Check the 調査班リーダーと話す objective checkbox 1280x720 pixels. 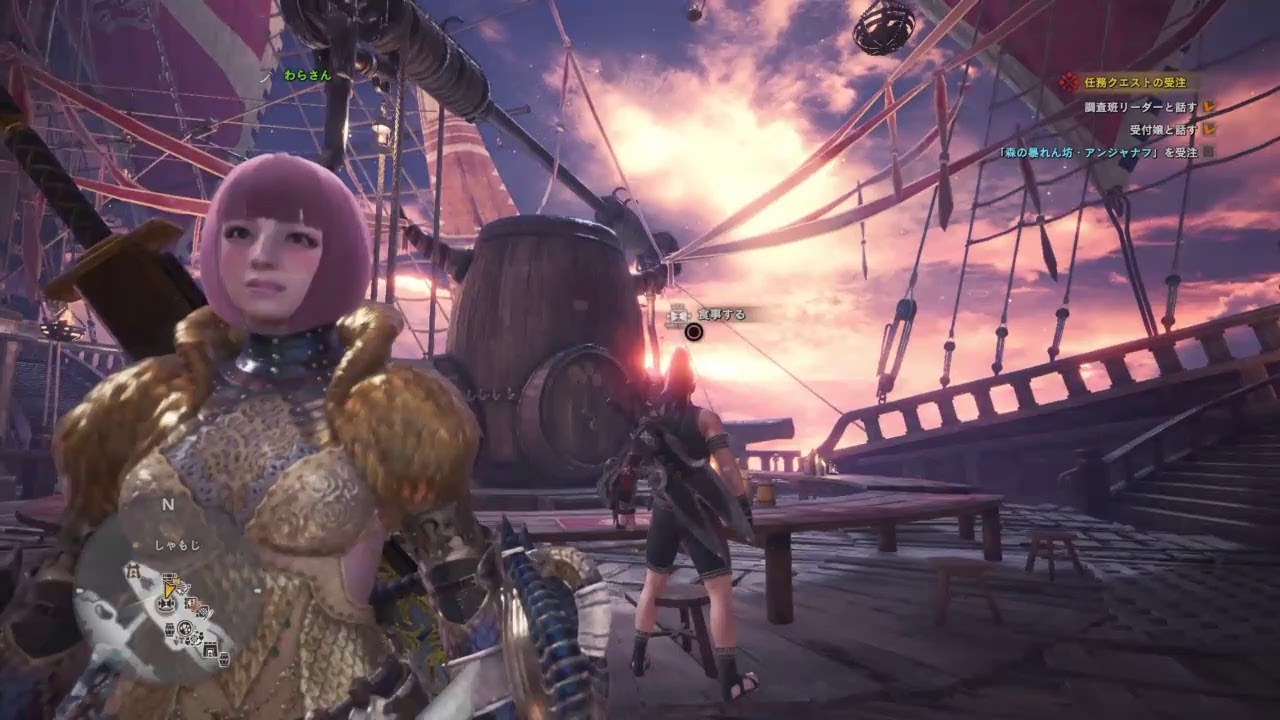(x=1209, y=107)
